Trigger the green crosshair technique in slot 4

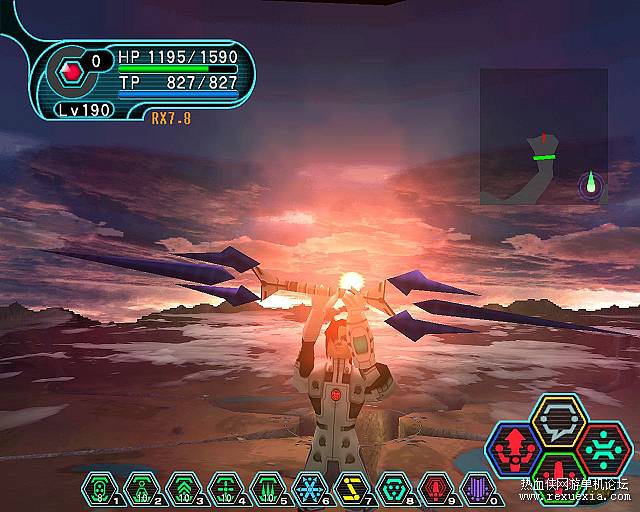(x=223, y=487)
